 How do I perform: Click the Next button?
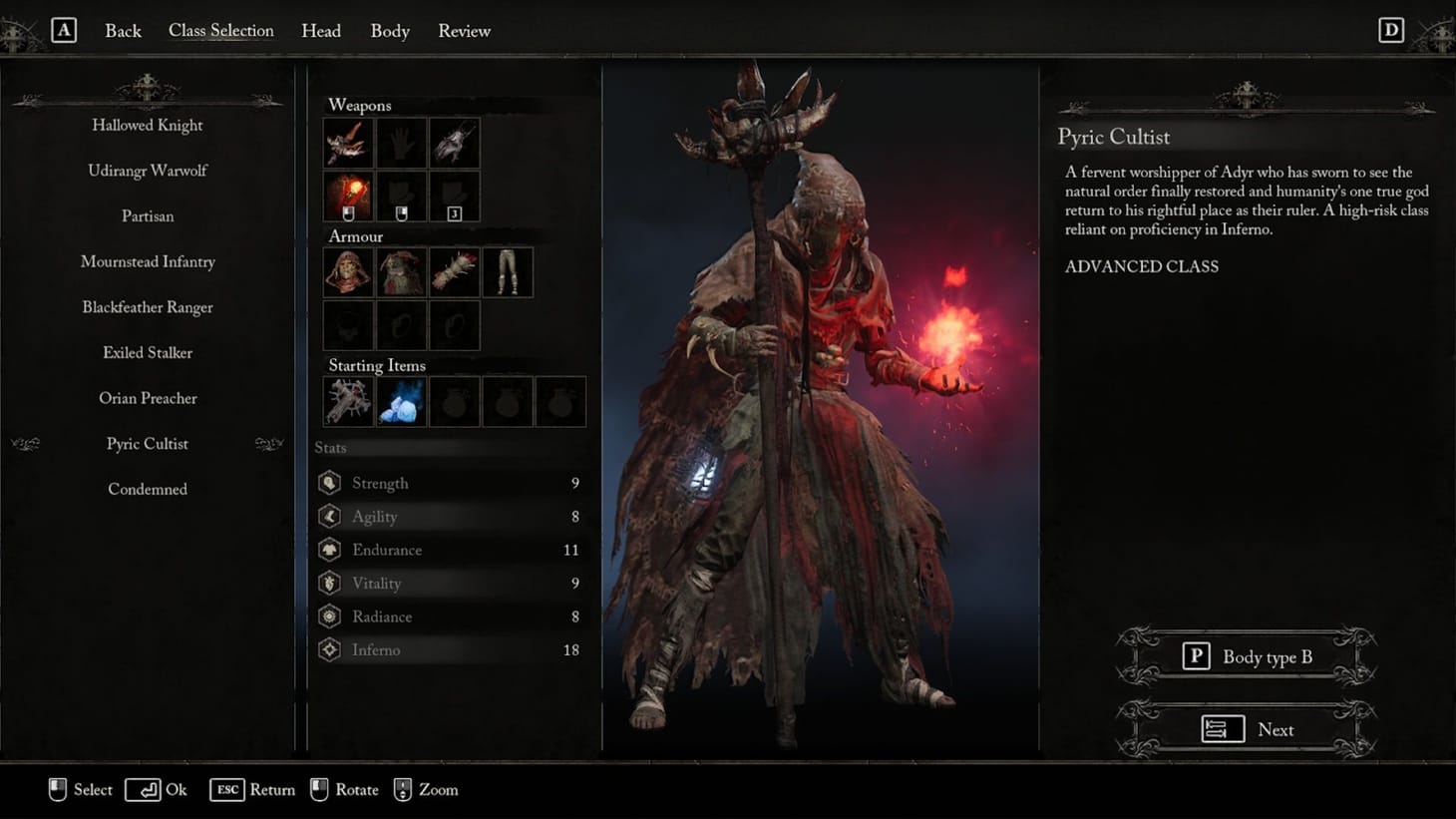[1246, 729]
